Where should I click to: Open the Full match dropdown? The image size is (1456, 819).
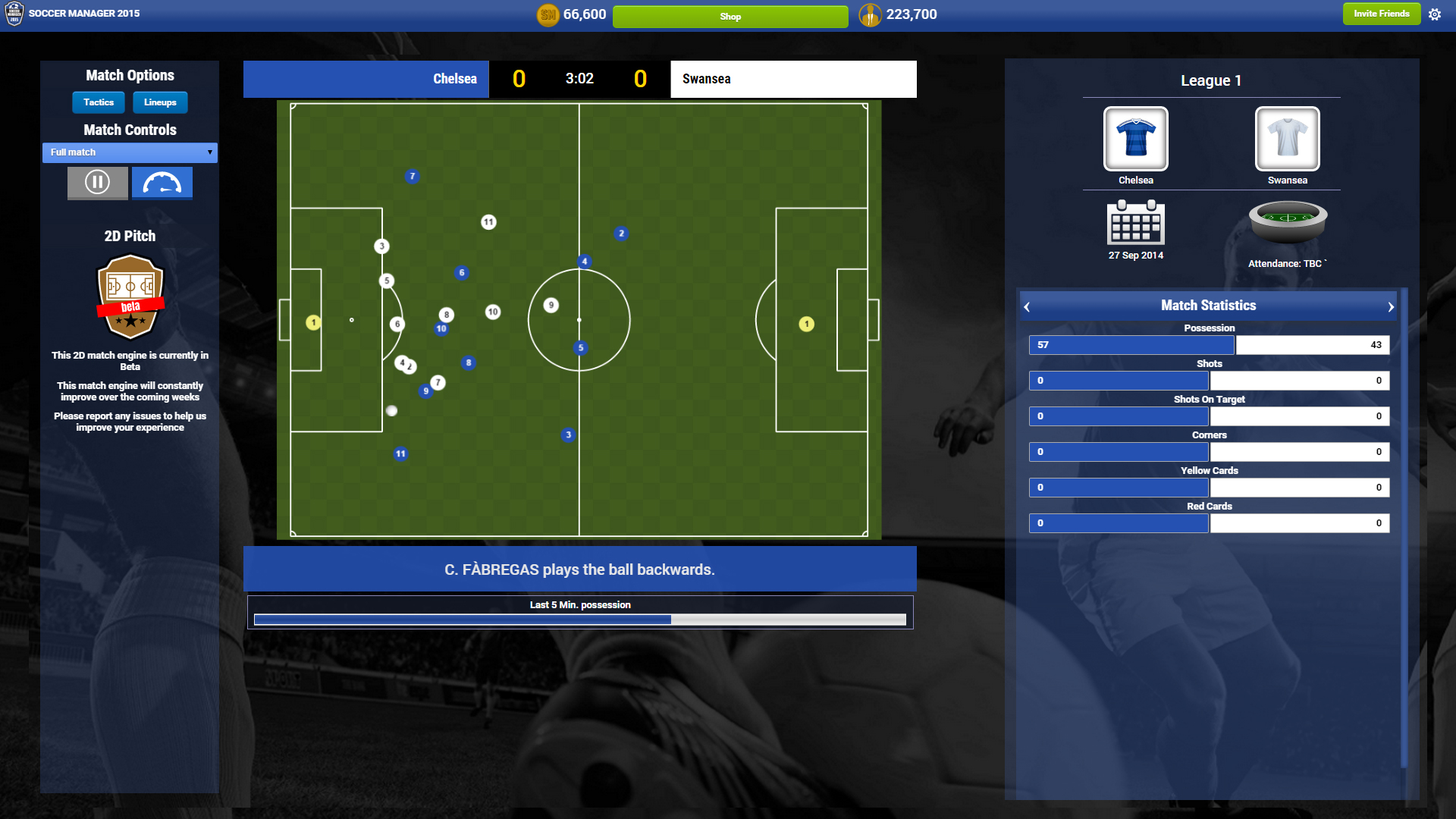point(130,152)
